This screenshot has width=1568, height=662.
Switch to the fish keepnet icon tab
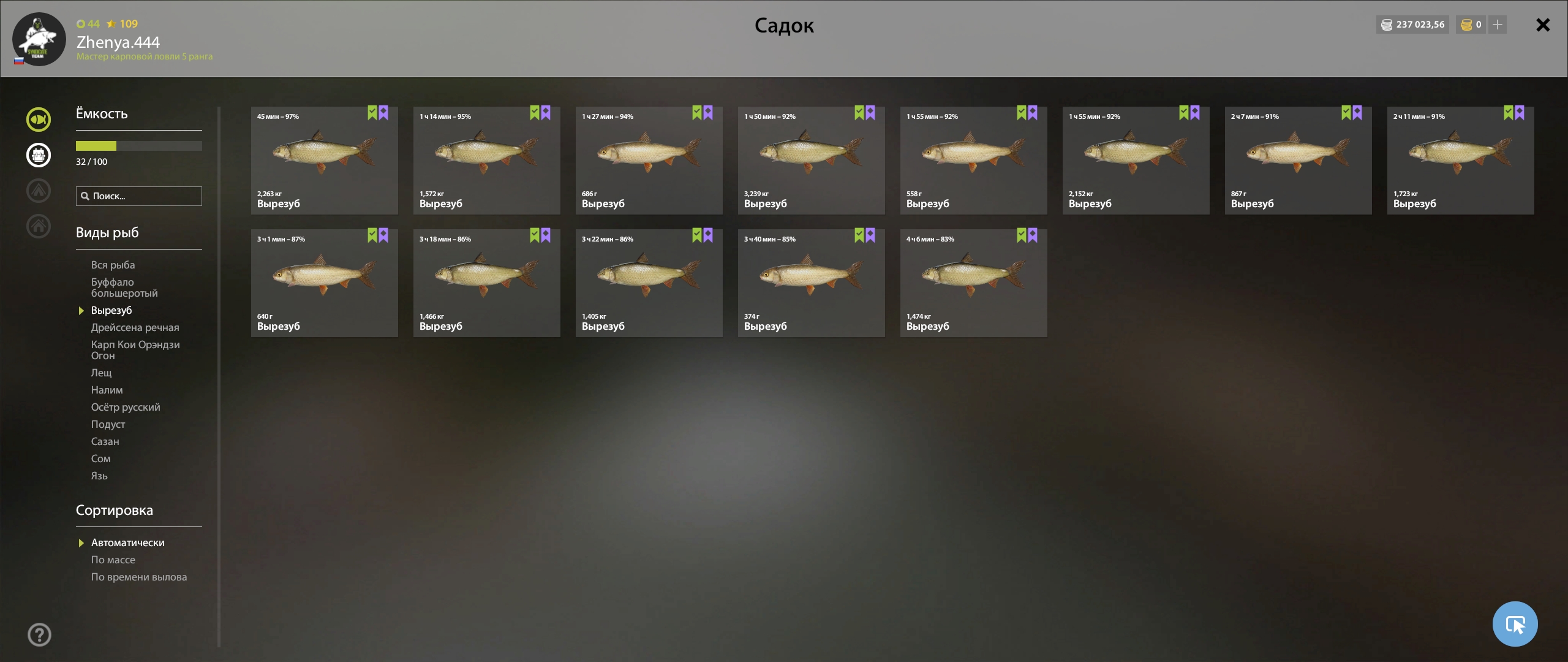[x=39, y=120]
